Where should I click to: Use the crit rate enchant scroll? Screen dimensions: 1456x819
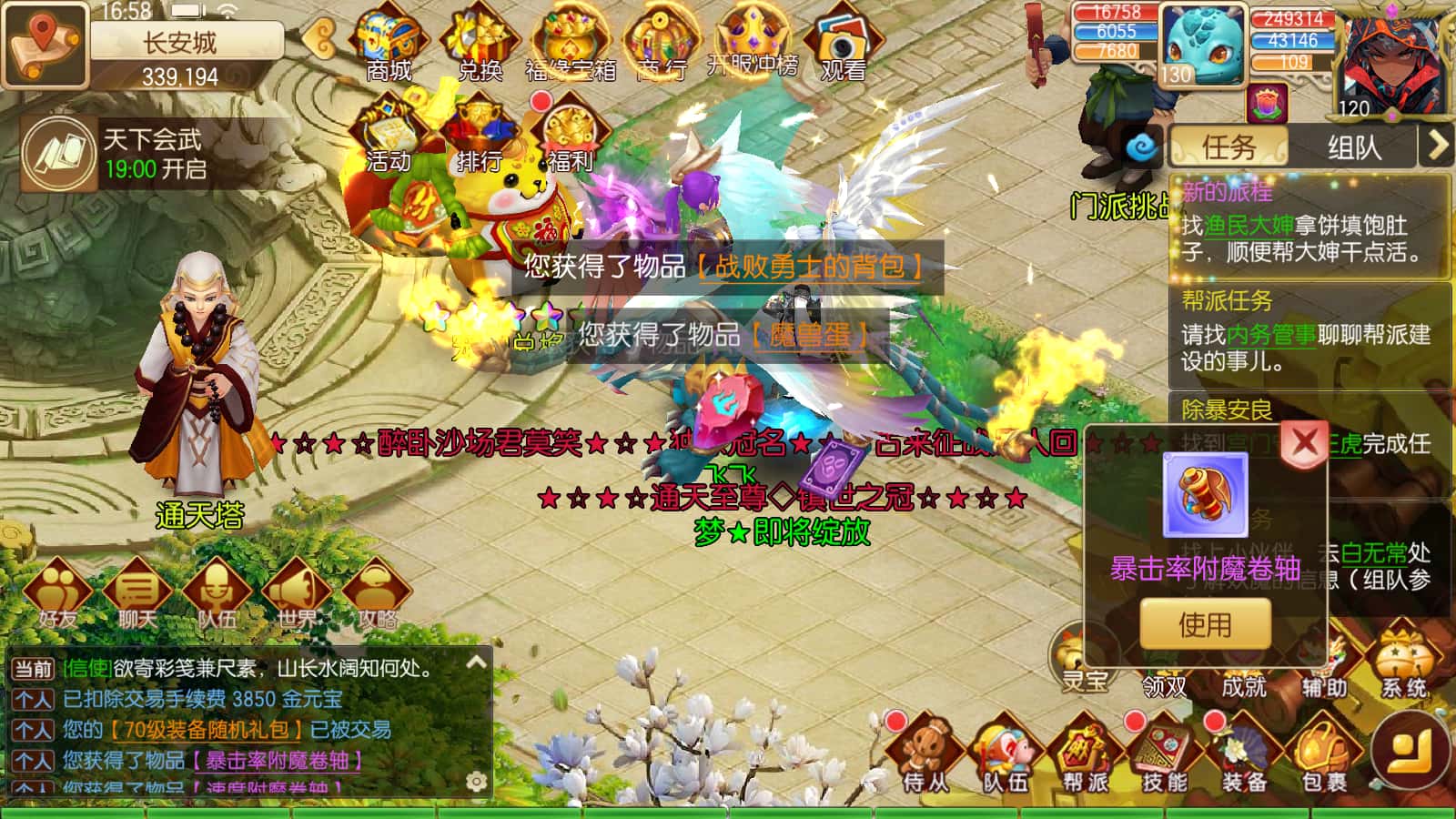[x=1205, y=624]
